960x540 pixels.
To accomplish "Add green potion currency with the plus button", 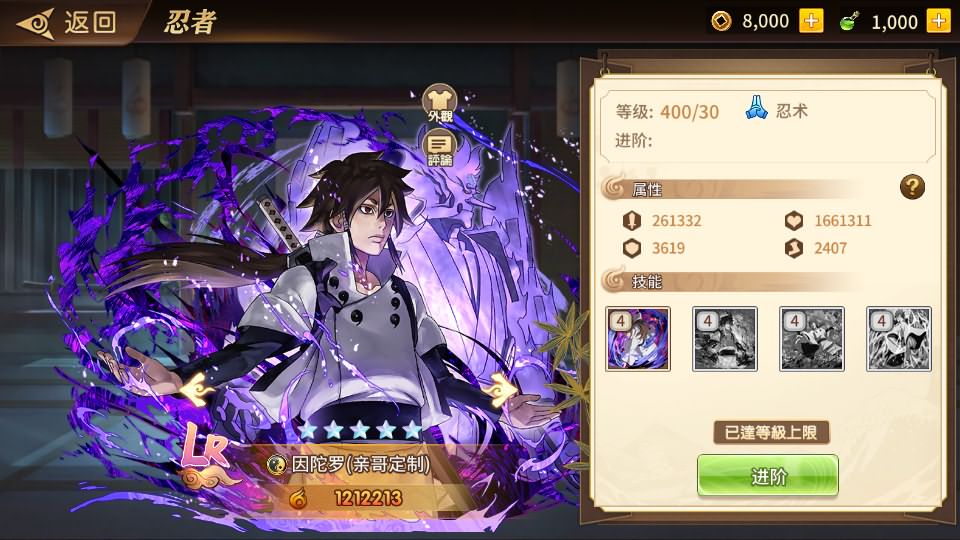I will (x=938, y=21).
